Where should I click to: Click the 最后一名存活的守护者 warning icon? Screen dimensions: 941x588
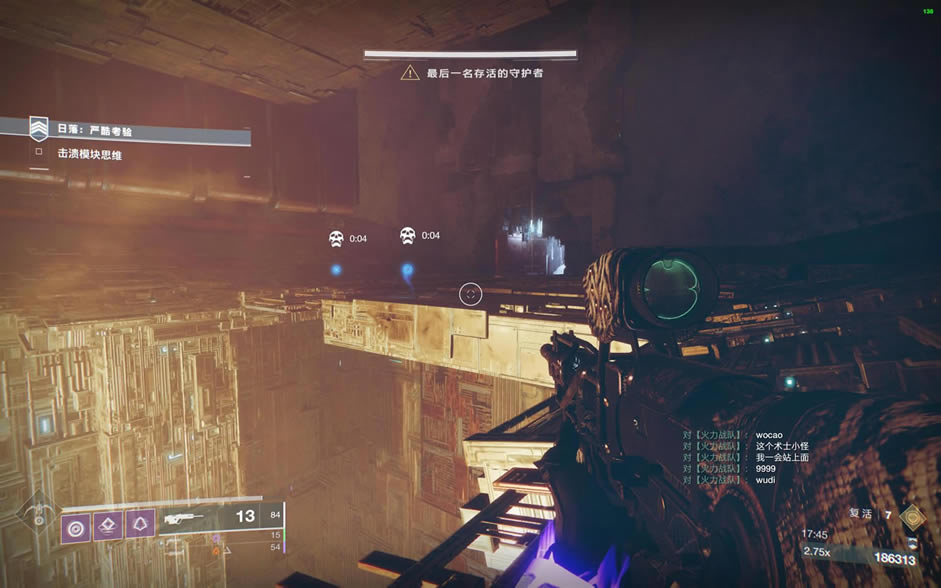pyautogui.click(x=410, y=73)
